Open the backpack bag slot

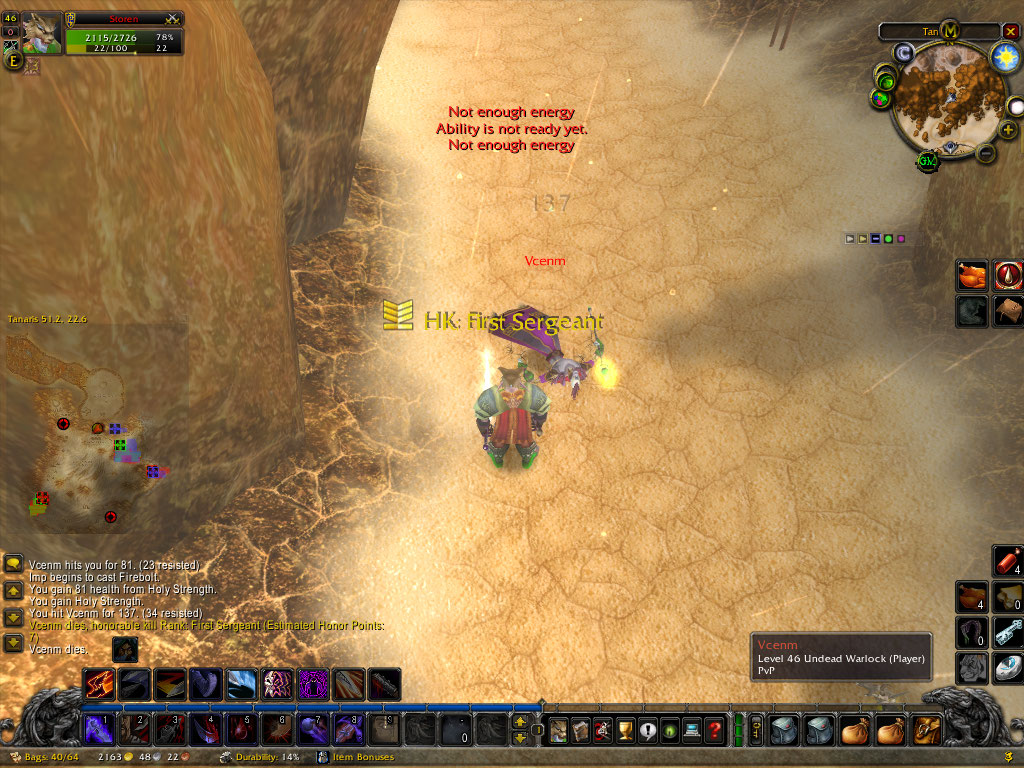click(925, 730)
